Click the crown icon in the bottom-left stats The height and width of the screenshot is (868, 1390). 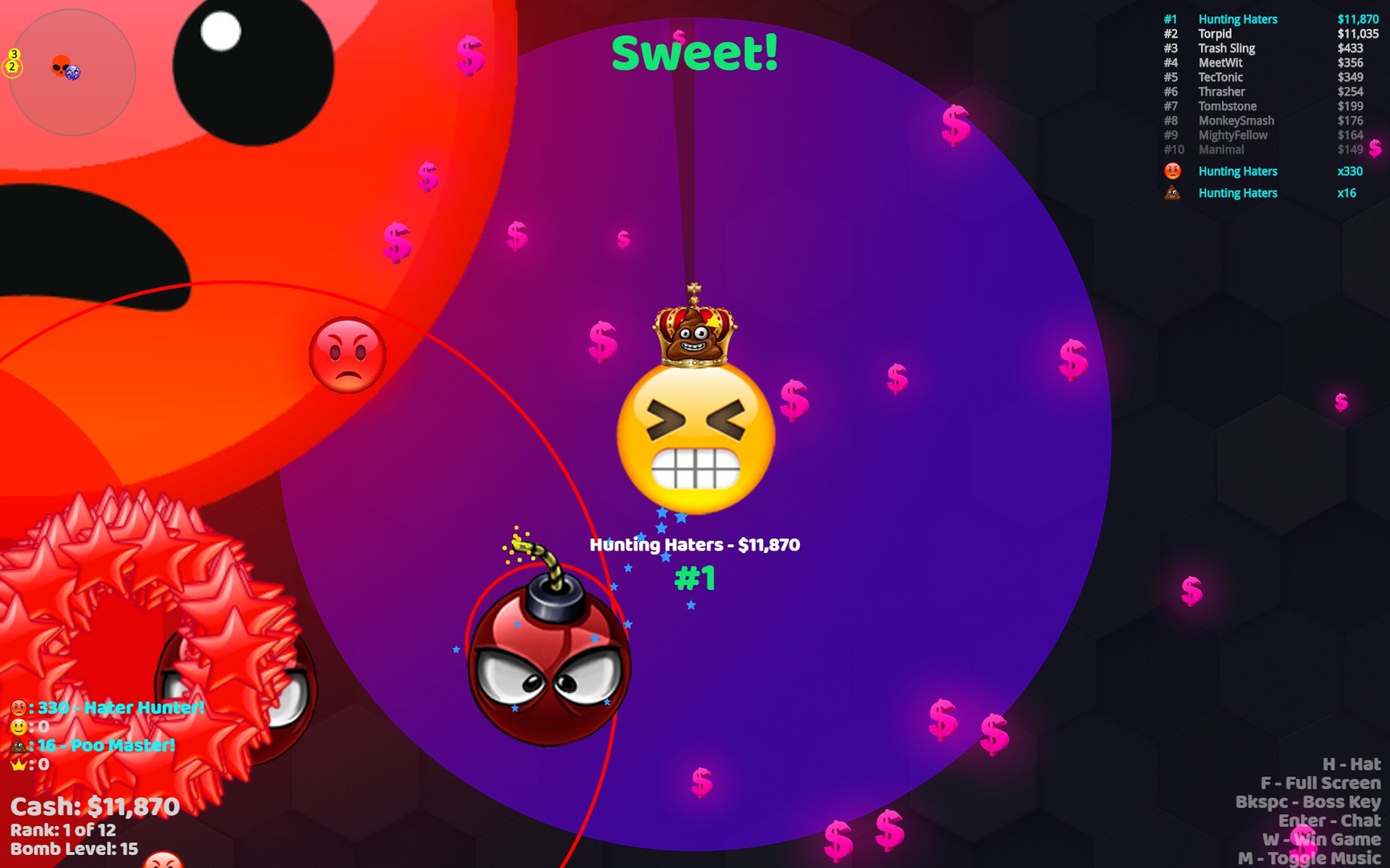18,764
